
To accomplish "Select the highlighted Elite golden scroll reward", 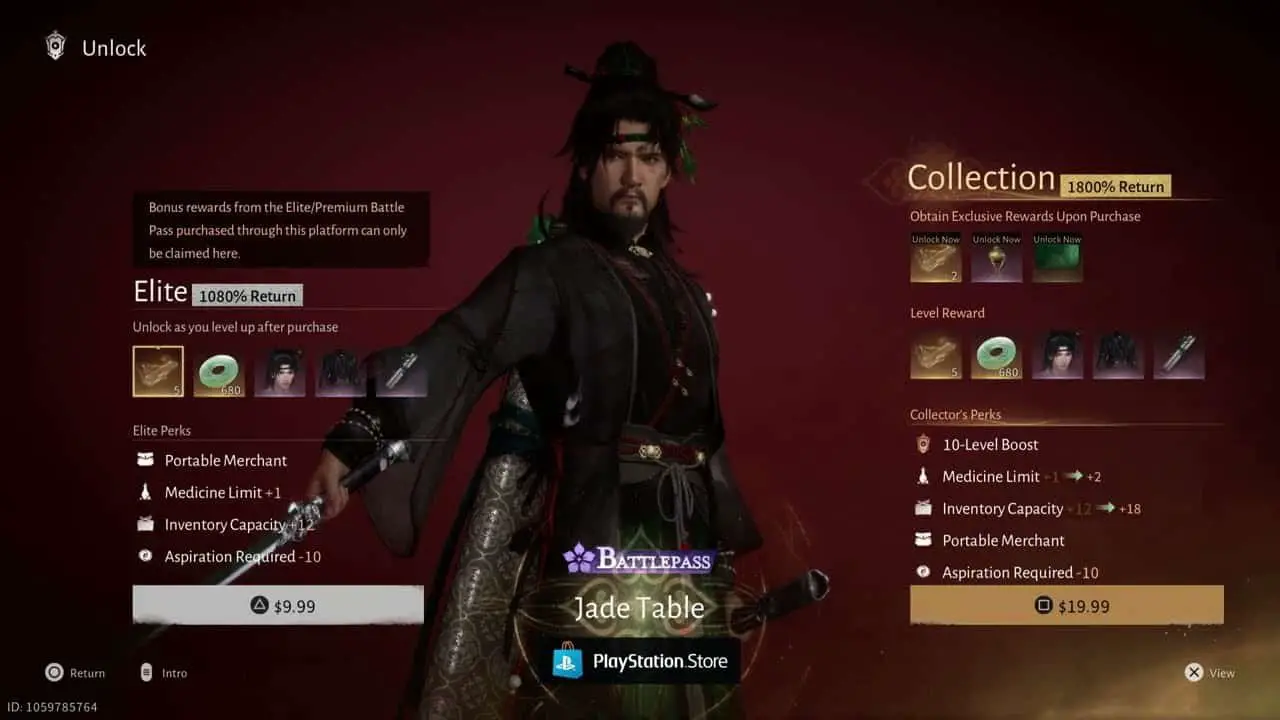I will tap(158, 372).
